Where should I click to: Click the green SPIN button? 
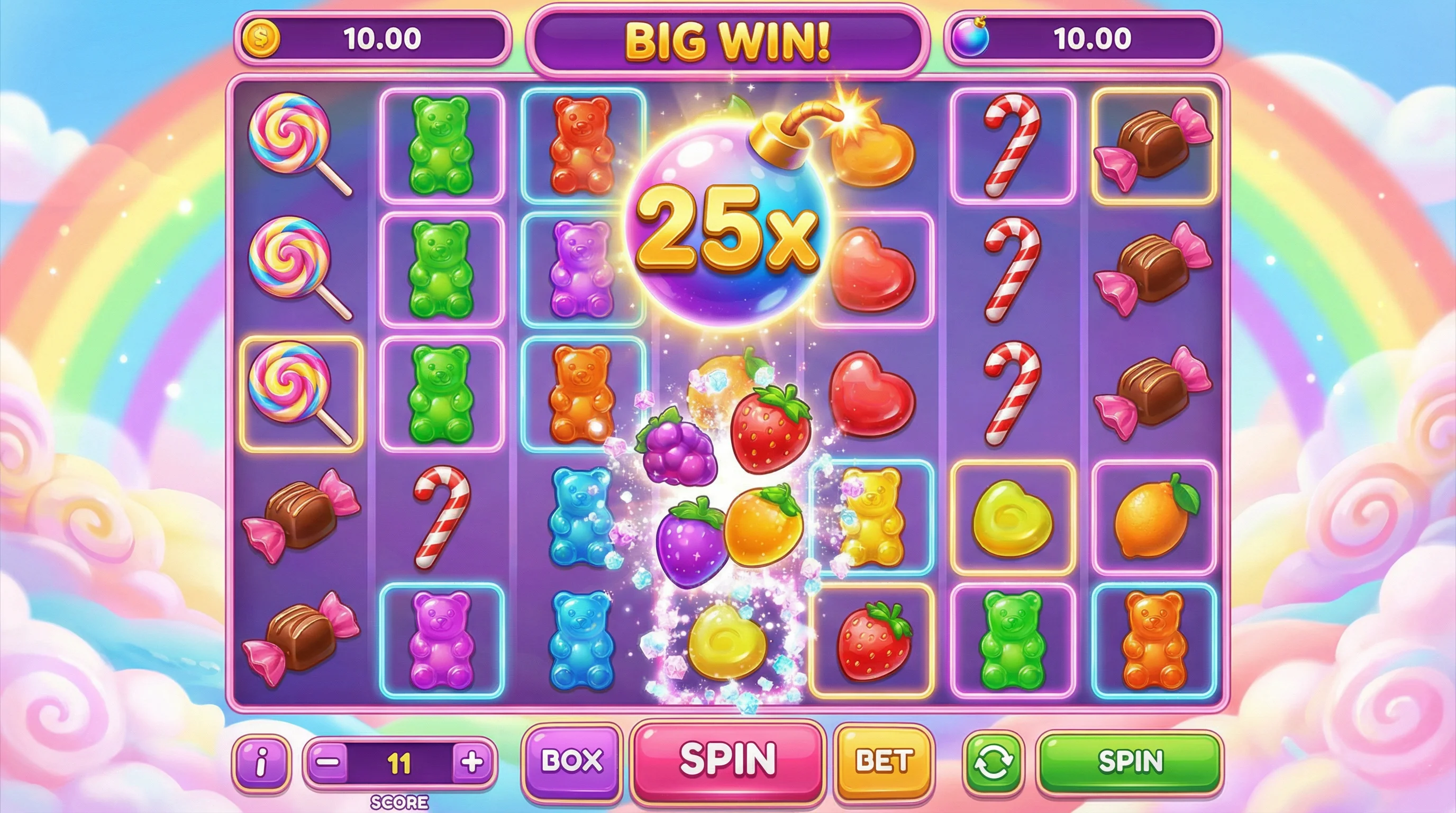(x=1130, y=761)
